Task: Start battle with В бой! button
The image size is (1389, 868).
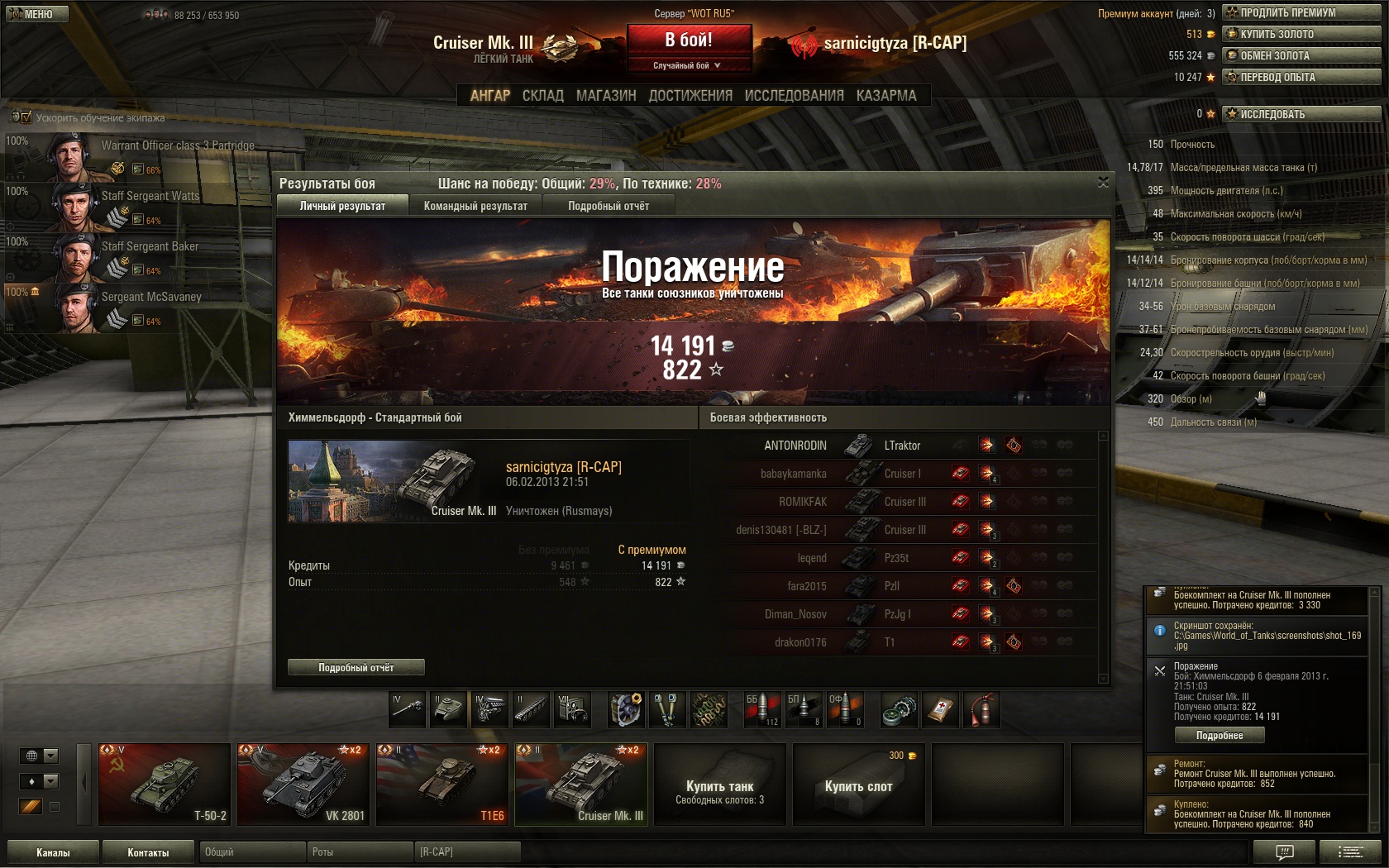Action: click(x=689, y=40)
